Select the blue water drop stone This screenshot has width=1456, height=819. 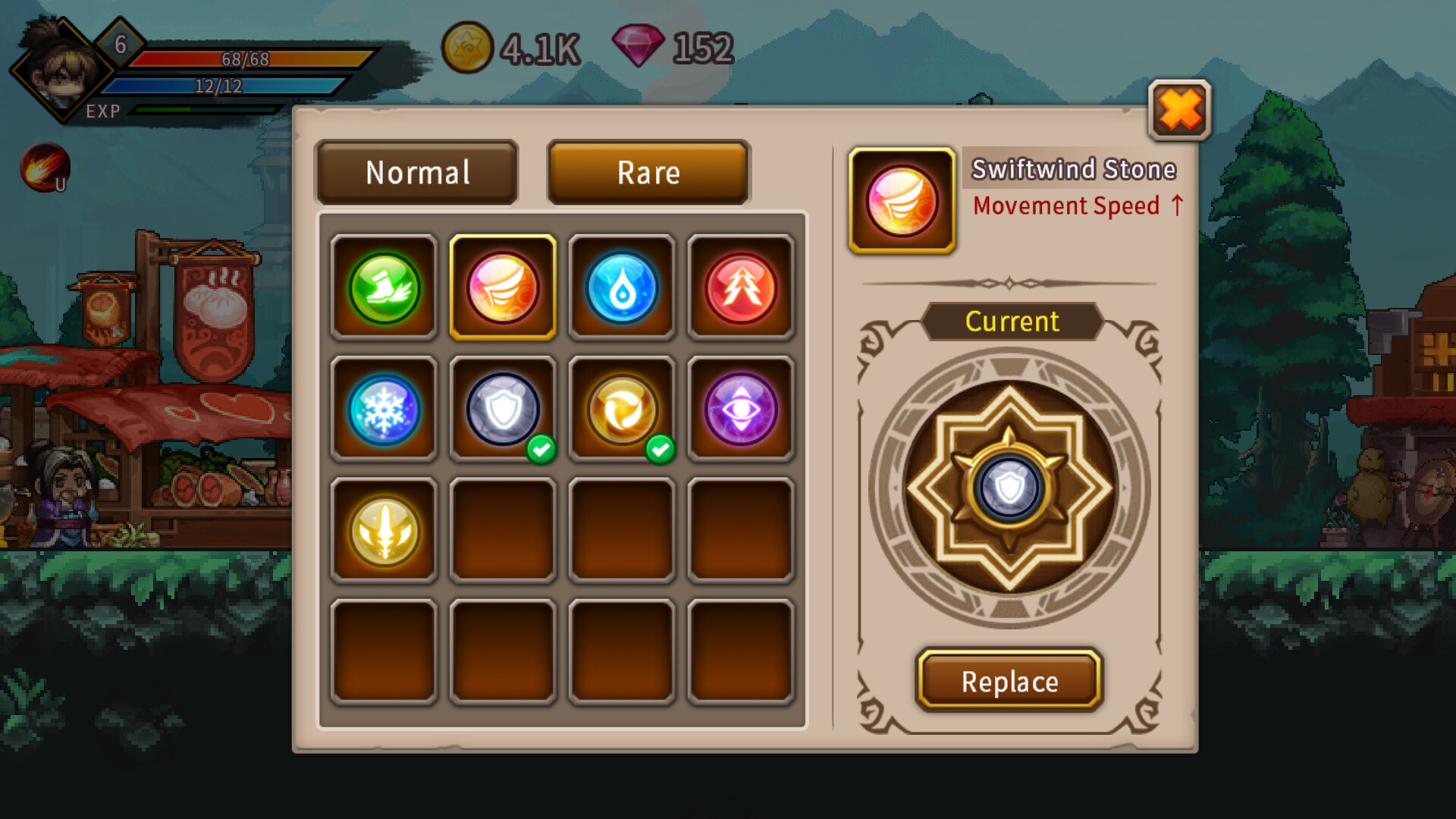(x=622, y=290)
